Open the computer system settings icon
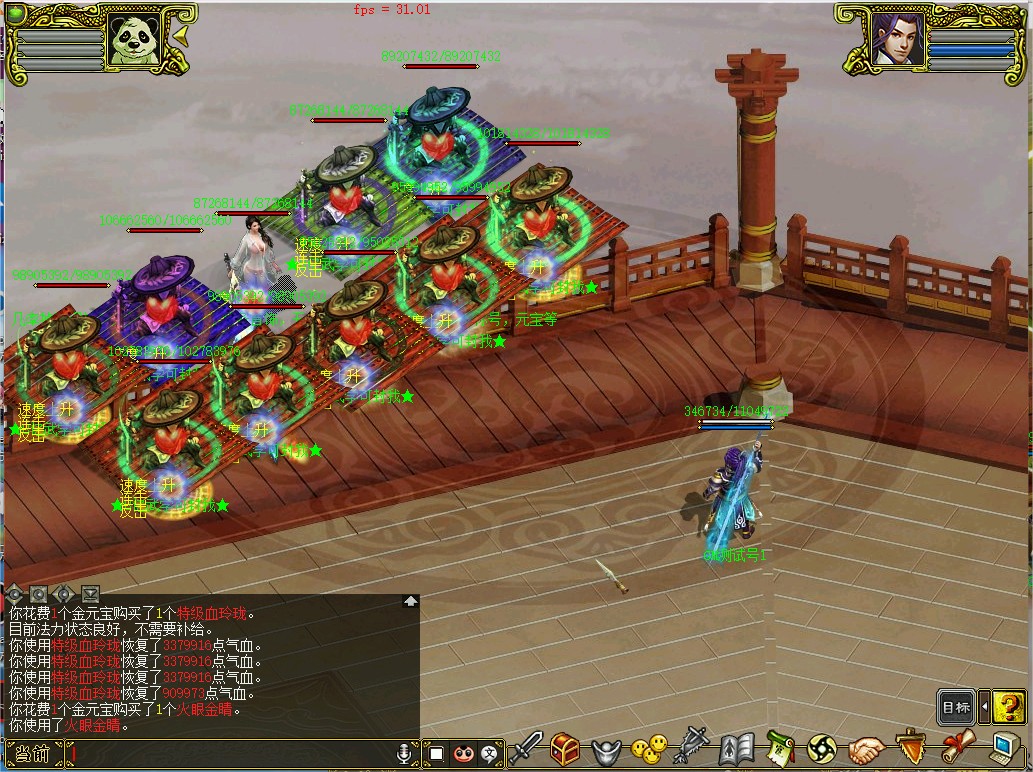 click(x=1003, y=748)
